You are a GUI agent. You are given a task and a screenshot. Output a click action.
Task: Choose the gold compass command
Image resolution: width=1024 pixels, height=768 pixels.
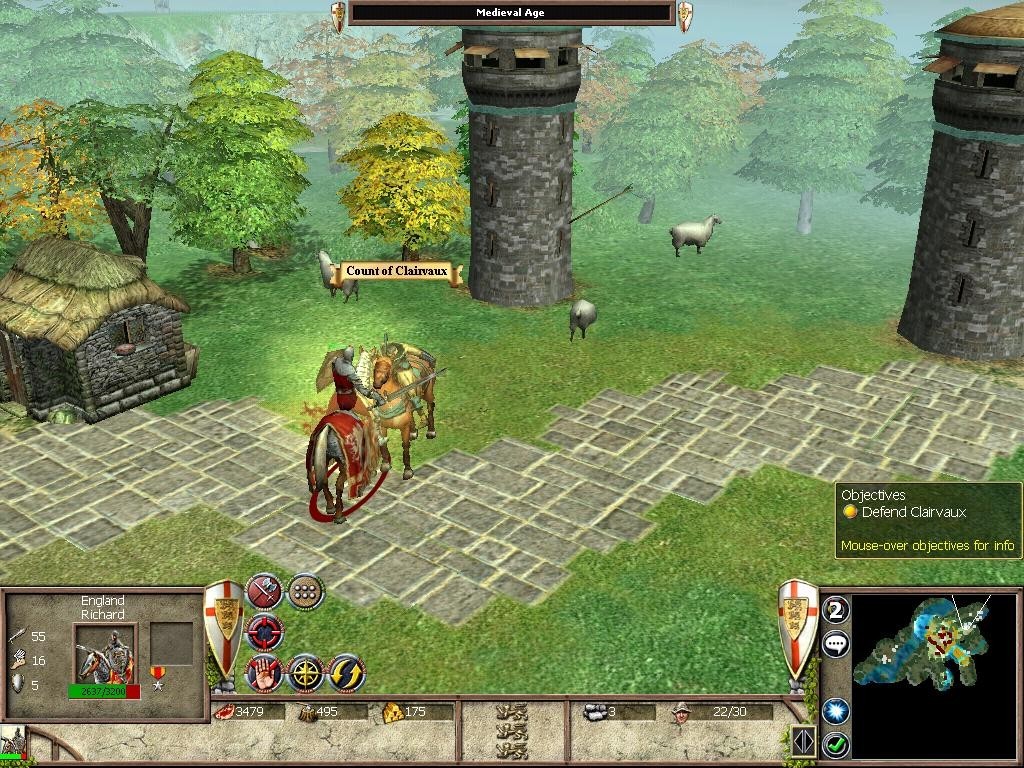pos(305,673)
